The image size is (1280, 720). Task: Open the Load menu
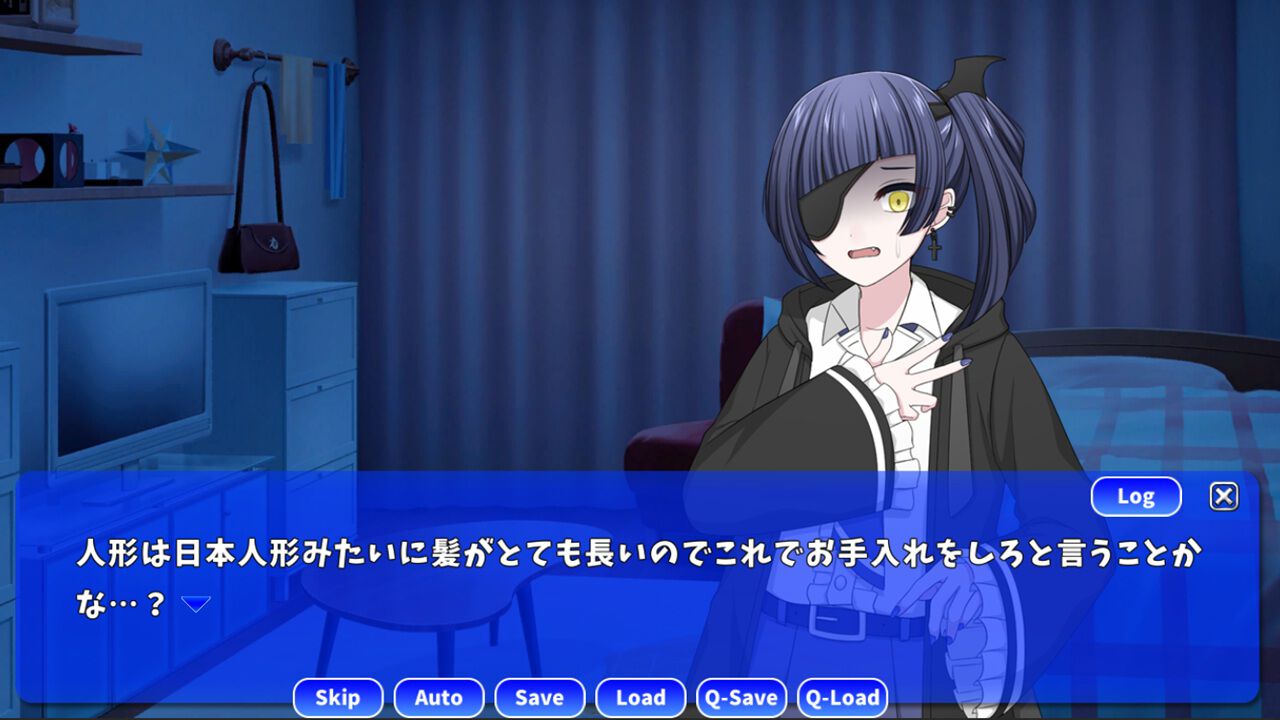point(640,697)
